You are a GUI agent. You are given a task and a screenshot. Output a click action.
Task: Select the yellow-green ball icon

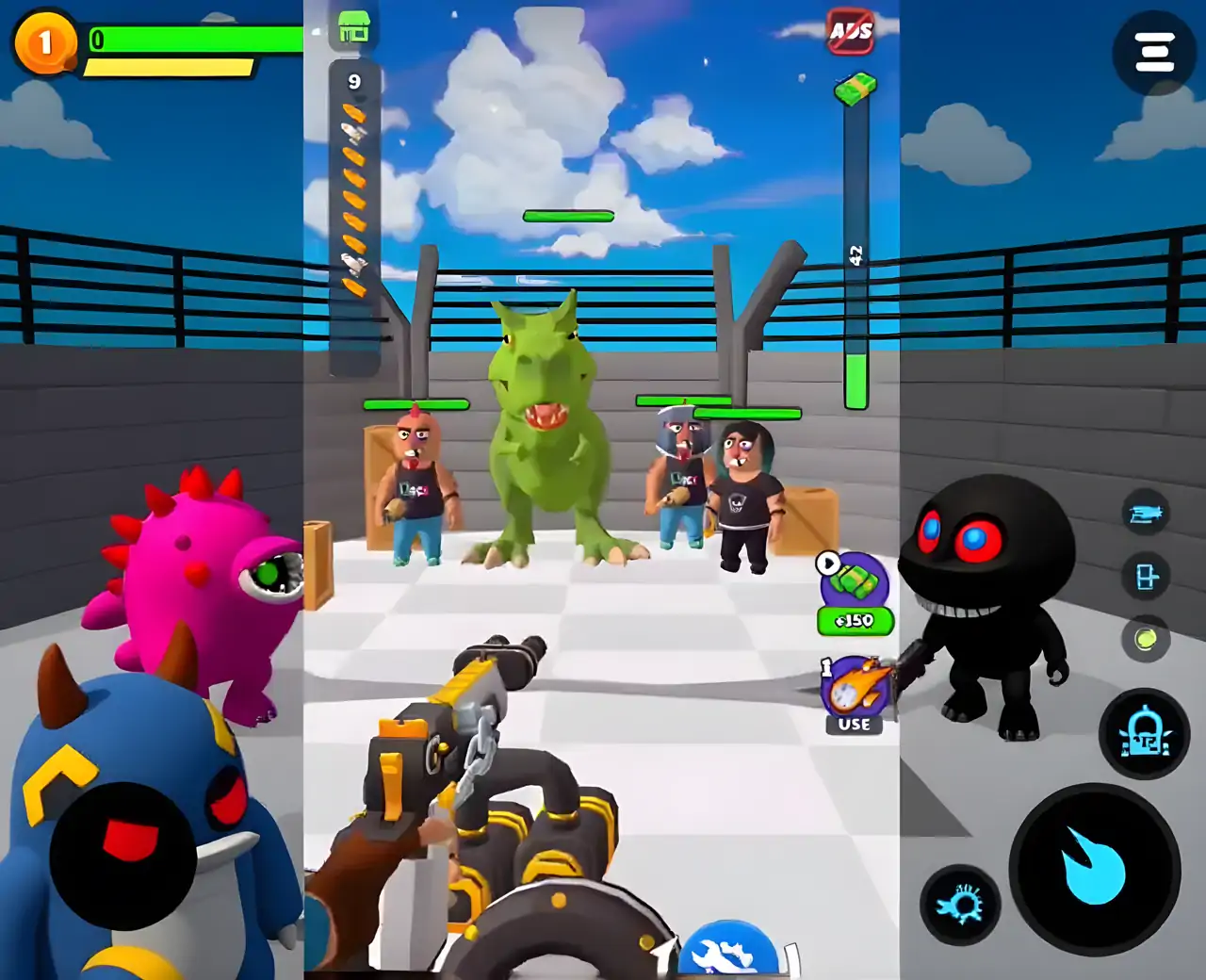(x=1146, y=640)
